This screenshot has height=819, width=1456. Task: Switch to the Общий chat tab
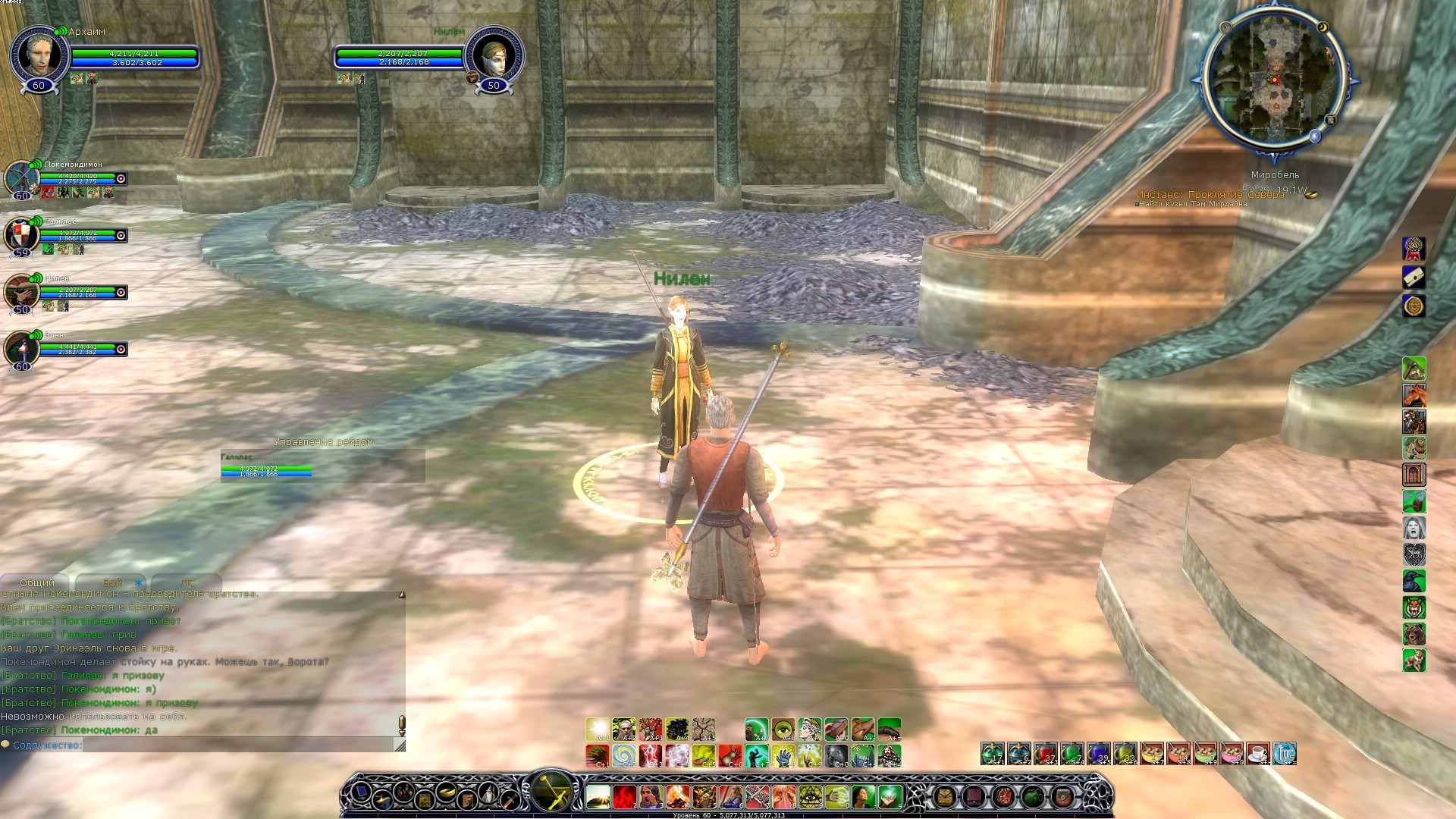tap(36, 582)
